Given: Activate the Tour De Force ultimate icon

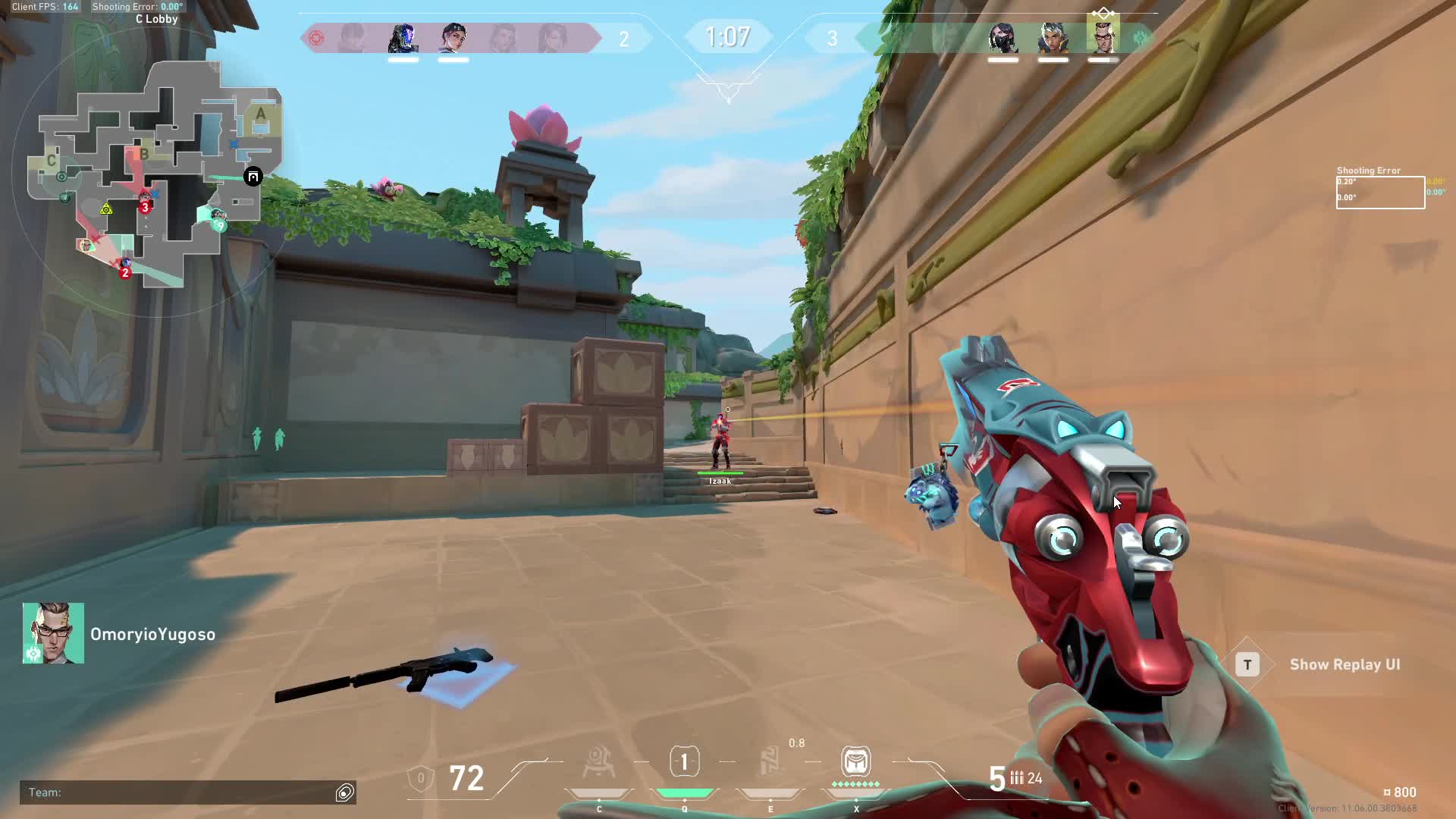Looking at the screenshot, I should coord(855,761).
